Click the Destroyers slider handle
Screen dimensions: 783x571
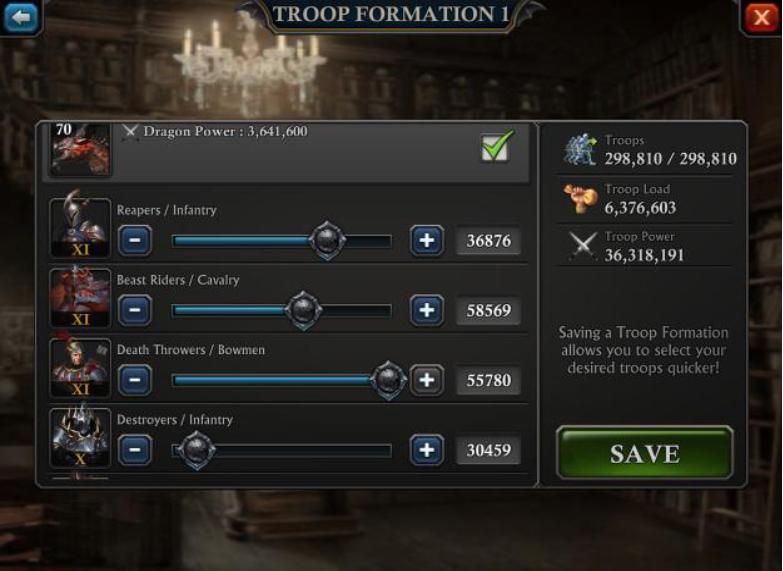click(x=196, y=450)
